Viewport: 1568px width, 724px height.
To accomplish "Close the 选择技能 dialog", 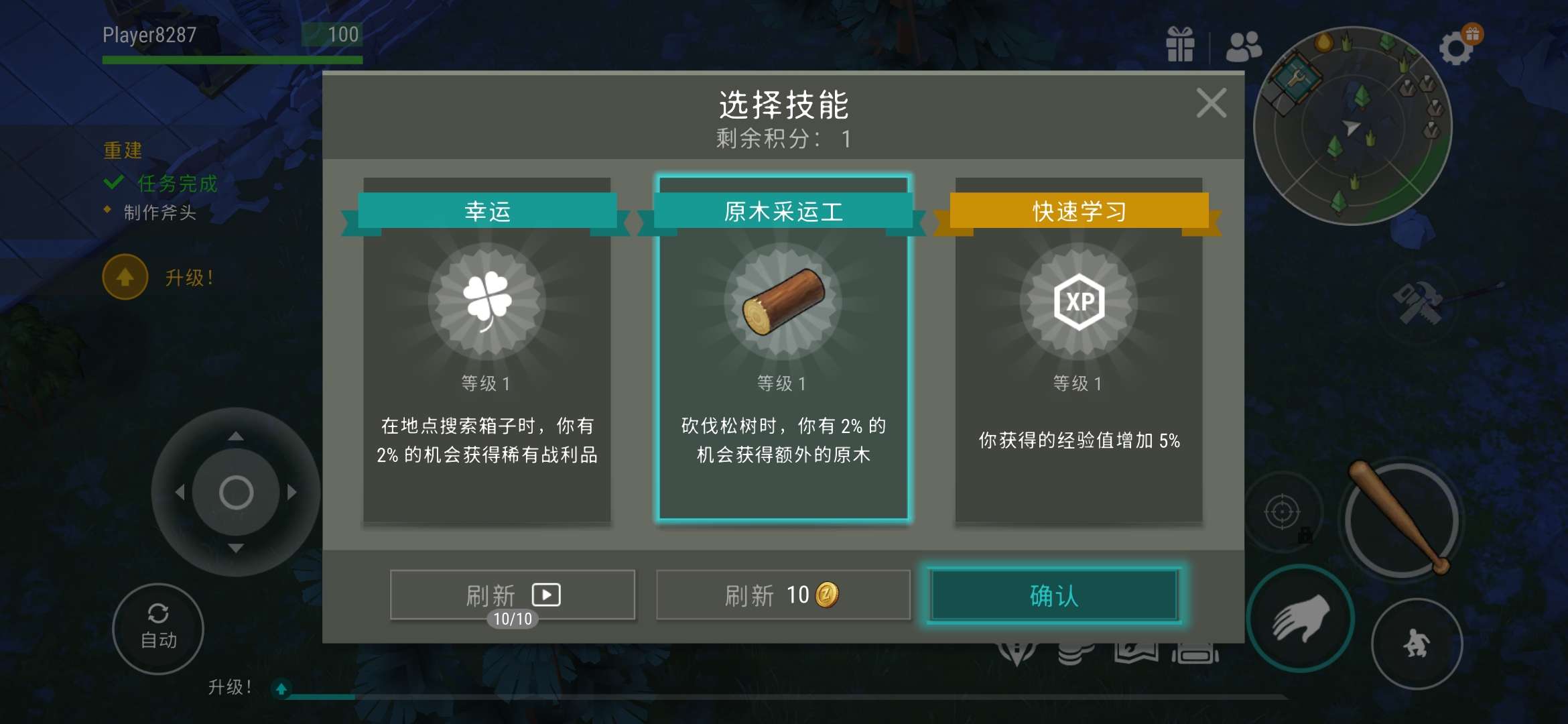I will point(1212,102).
